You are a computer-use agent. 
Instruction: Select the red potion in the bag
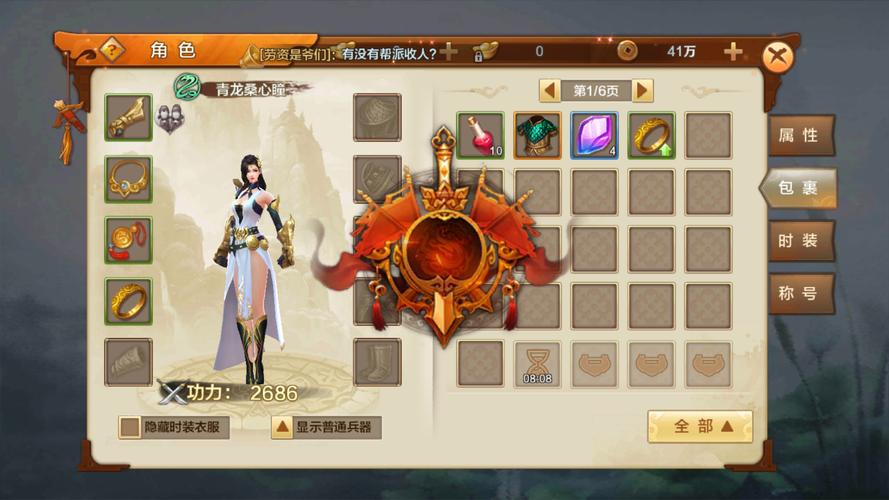tap(481, 135)
